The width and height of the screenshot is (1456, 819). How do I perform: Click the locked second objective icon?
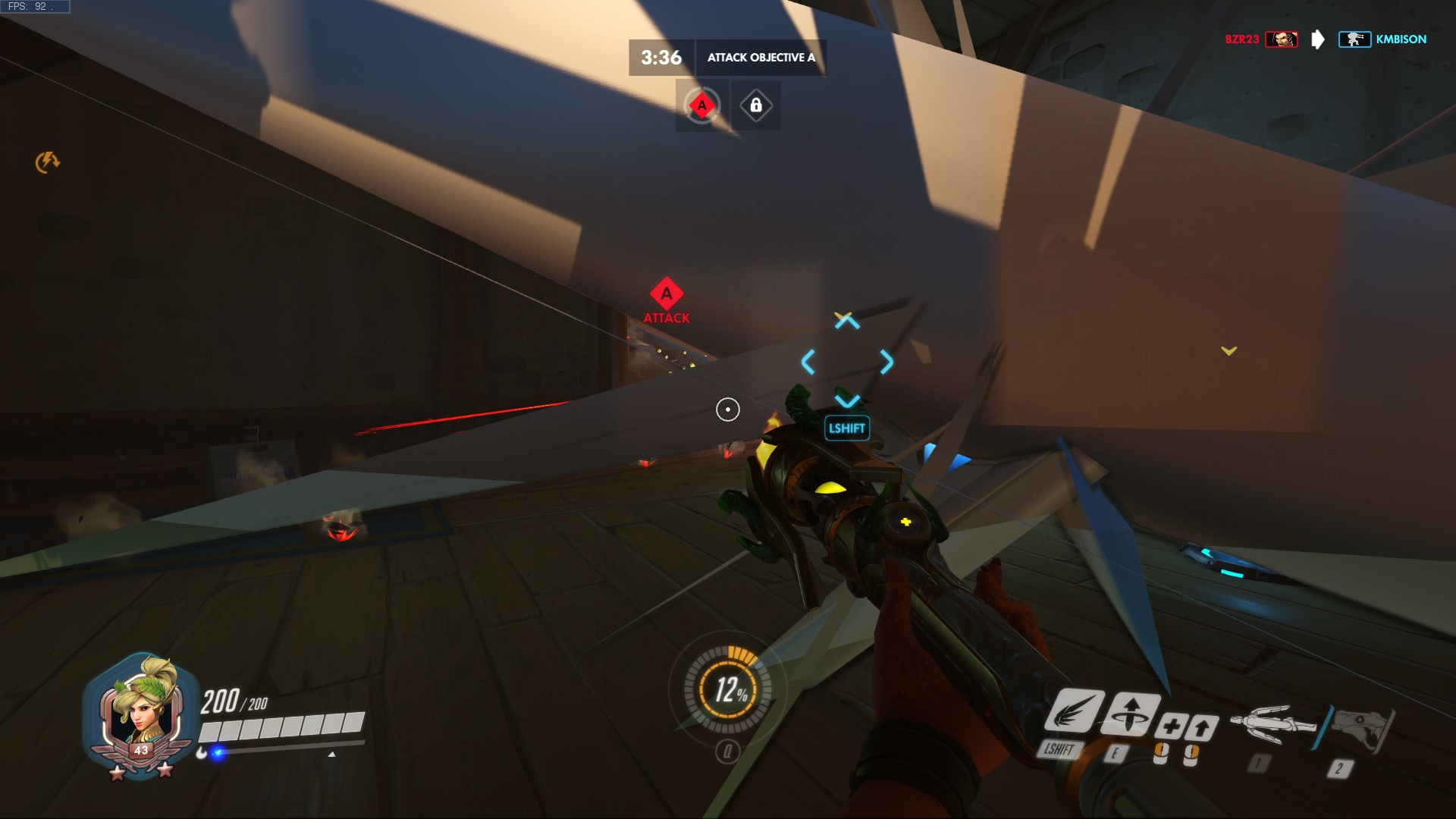(756, 105)
